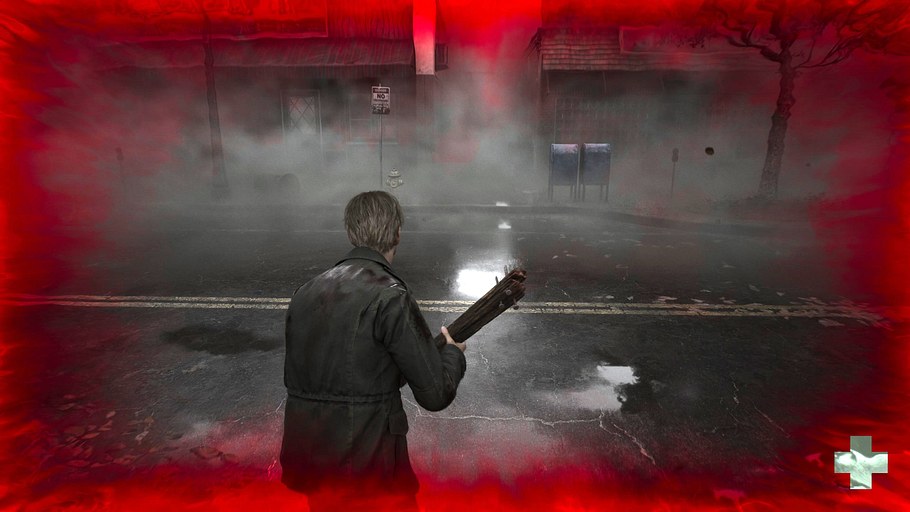Click the health cross icon
The height and width of the screenshot is (512, 910).
pos(861,462)
